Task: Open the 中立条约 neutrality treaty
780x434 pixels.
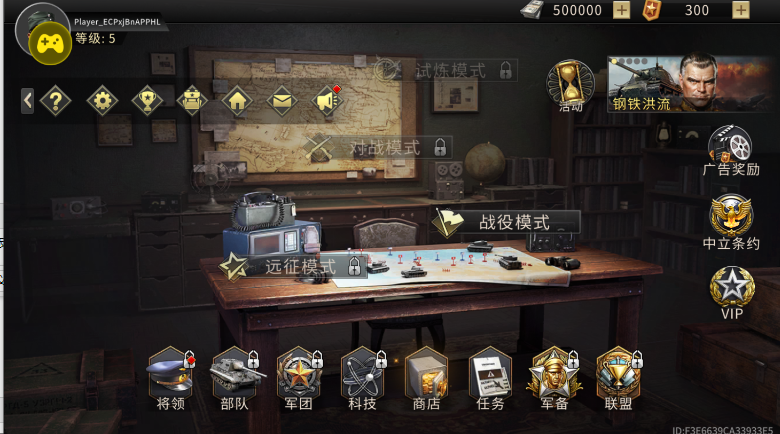Action: point(730,222)
